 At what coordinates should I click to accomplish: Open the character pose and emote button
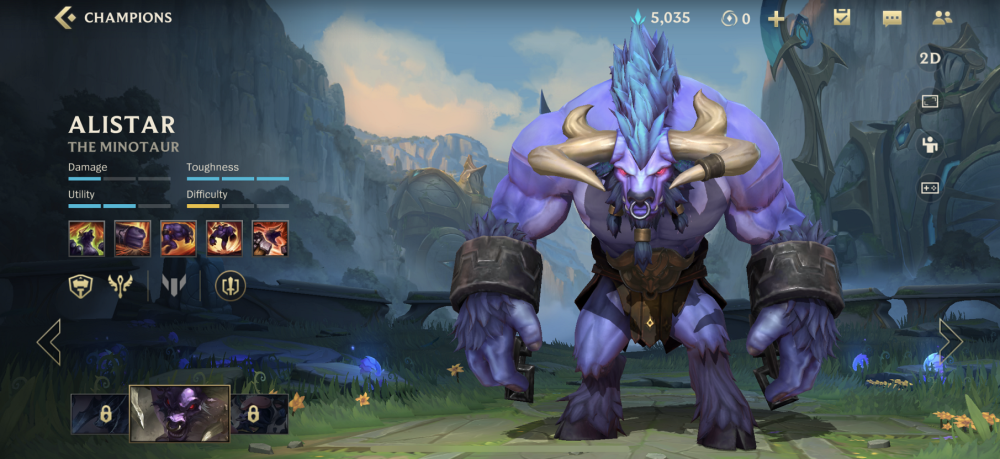coord(930,144)
